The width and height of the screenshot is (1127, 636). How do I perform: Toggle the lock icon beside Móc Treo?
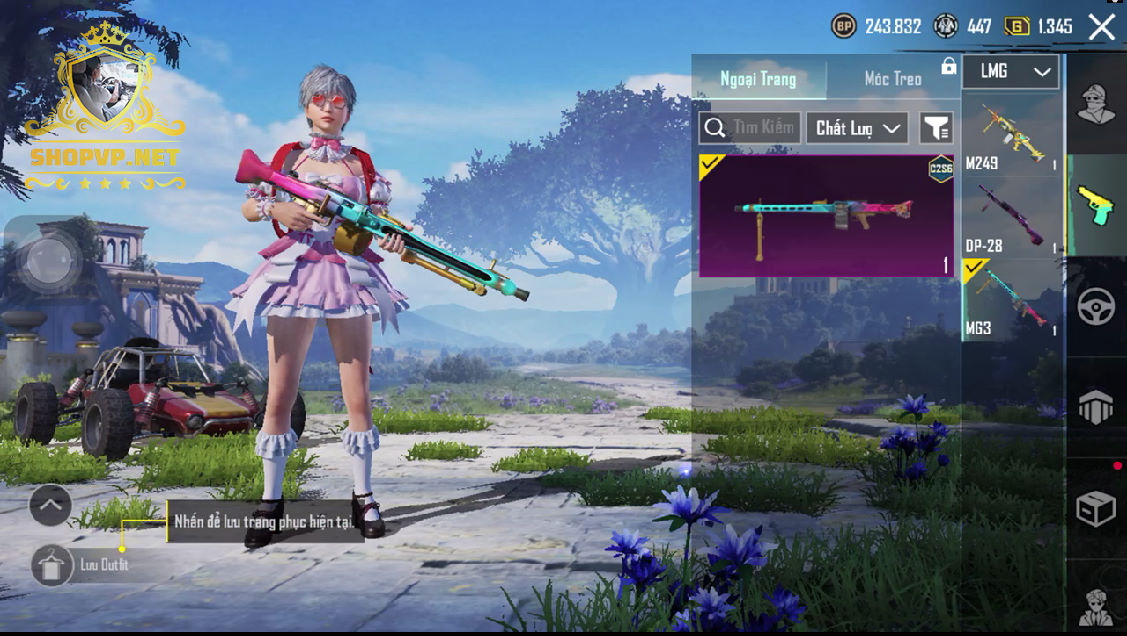point(948,67)
